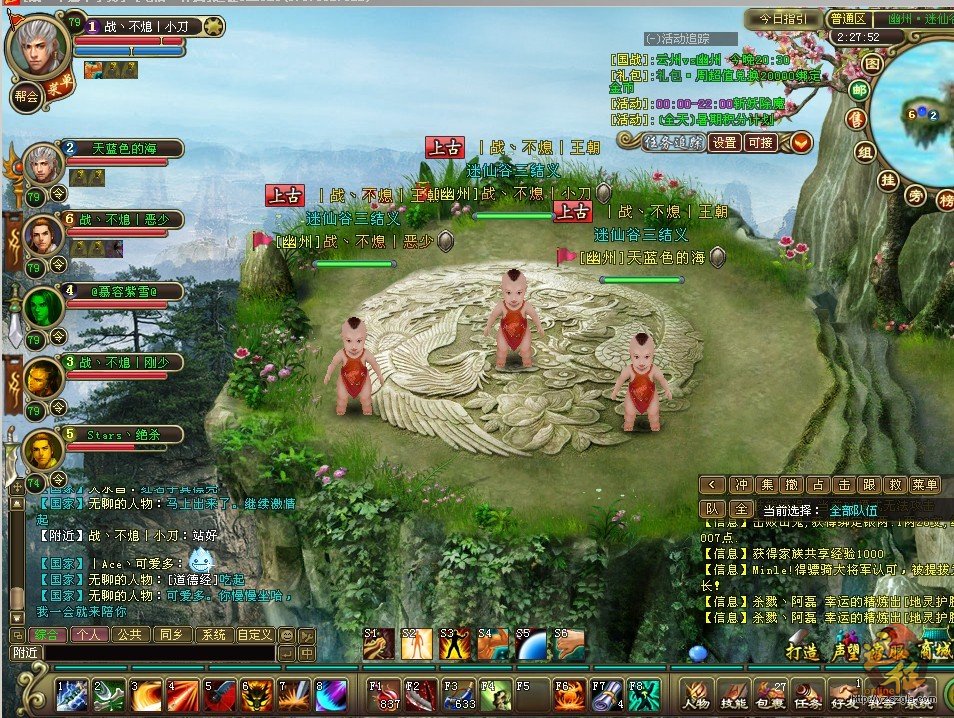This screenshot has width=954, height=718.
Task: Open the 今日指引 daily guide
Action: pyautogui.click(x=783, y=19)
